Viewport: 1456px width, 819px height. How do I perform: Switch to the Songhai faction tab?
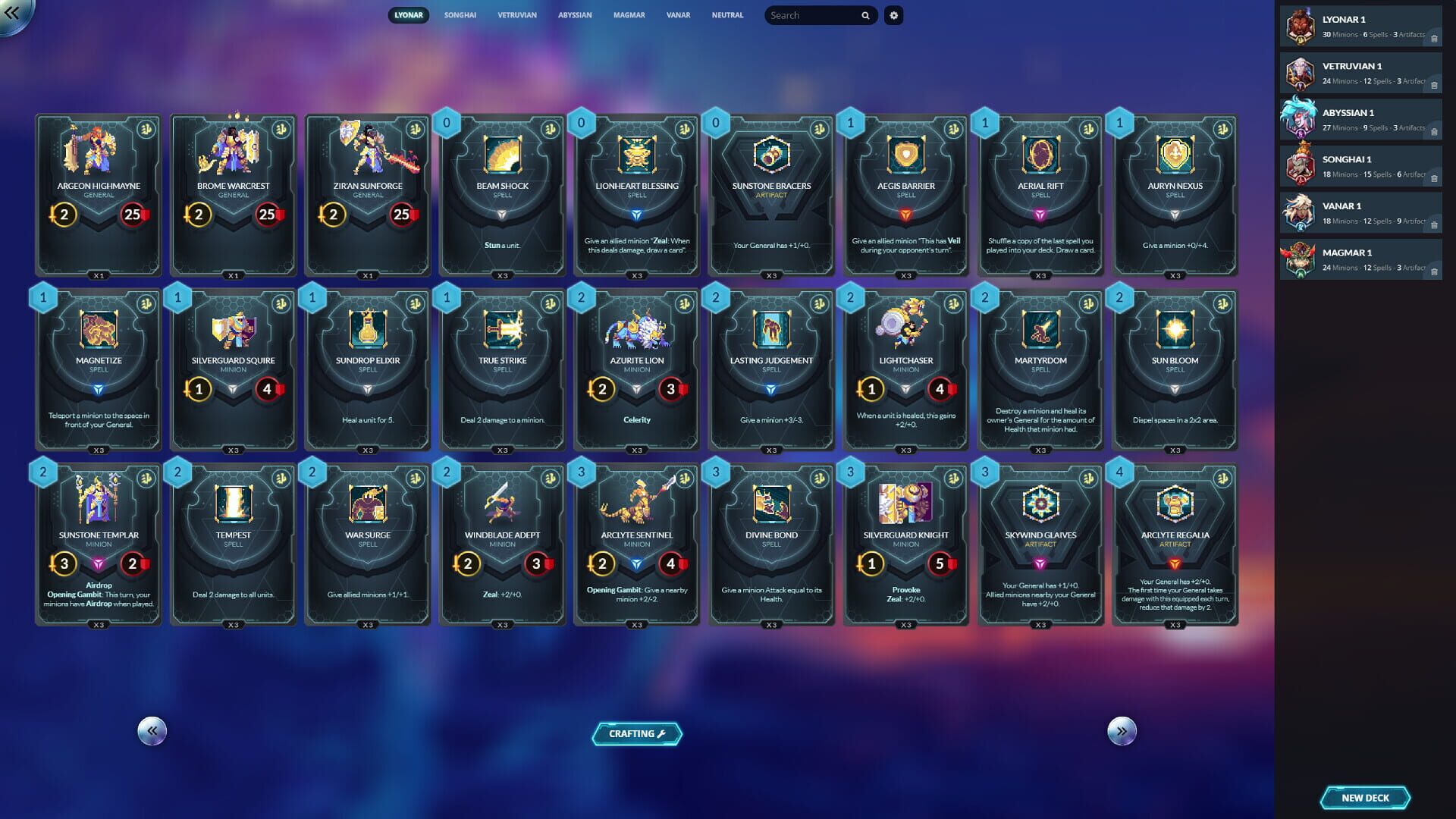point(460,15)
